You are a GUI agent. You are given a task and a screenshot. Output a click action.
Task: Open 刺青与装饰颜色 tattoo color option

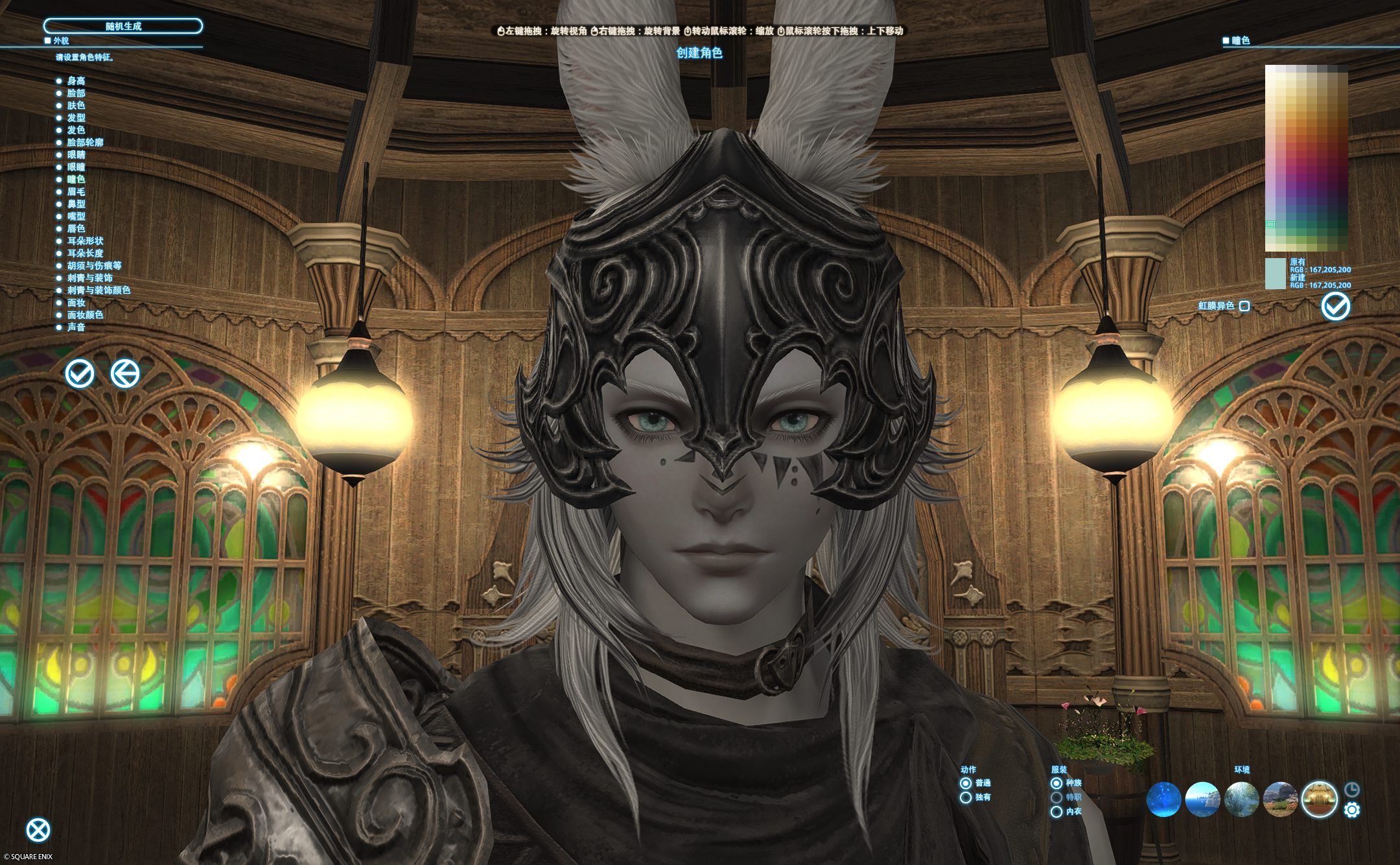tap(99, 290)
